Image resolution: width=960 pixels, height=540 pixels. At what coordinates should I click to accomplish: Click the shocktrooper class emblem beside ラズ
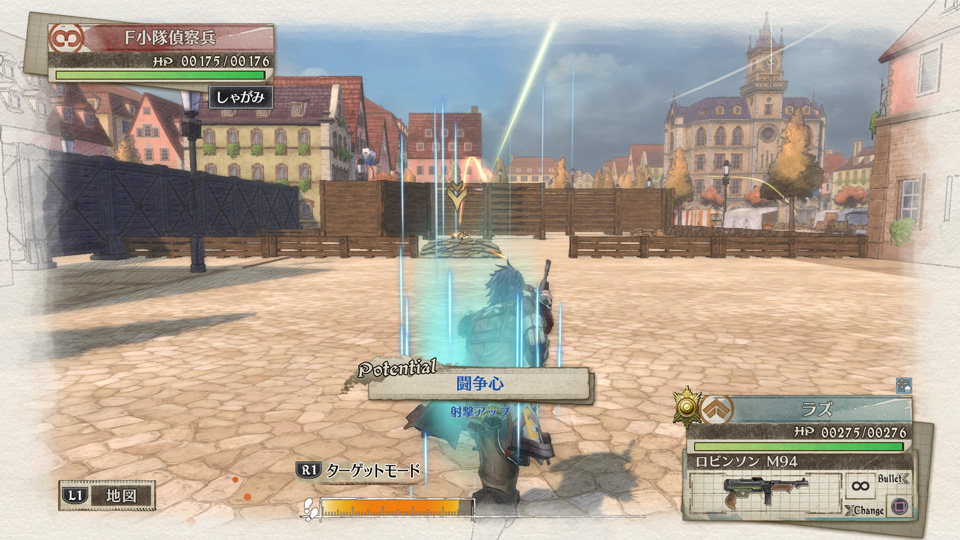pyautogui.click(x=717, y=409)
